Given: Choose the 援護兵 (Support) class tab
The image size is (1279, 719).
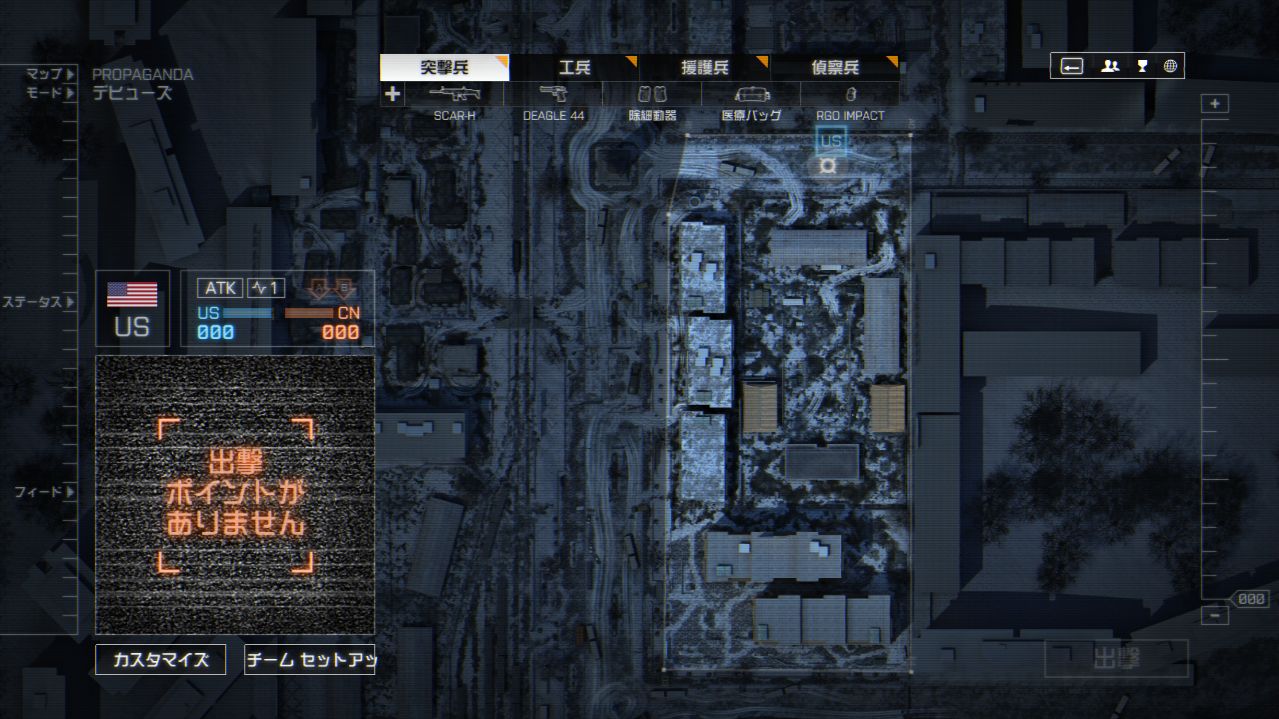Looking at the screenshot, I should [x=704, y=68].
